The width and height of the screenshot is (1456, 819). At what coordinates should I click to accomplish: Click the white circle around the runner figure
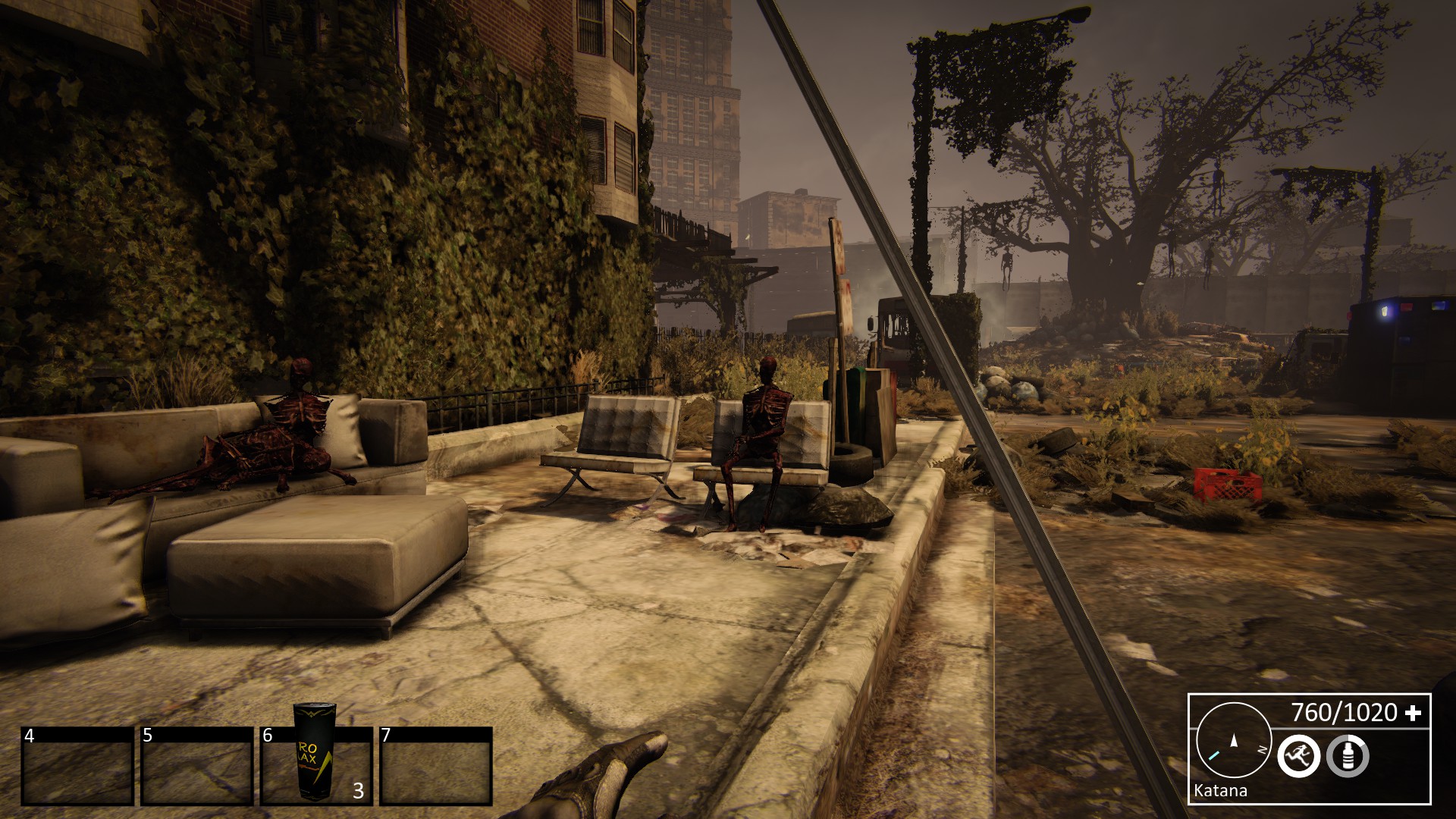1299,738
